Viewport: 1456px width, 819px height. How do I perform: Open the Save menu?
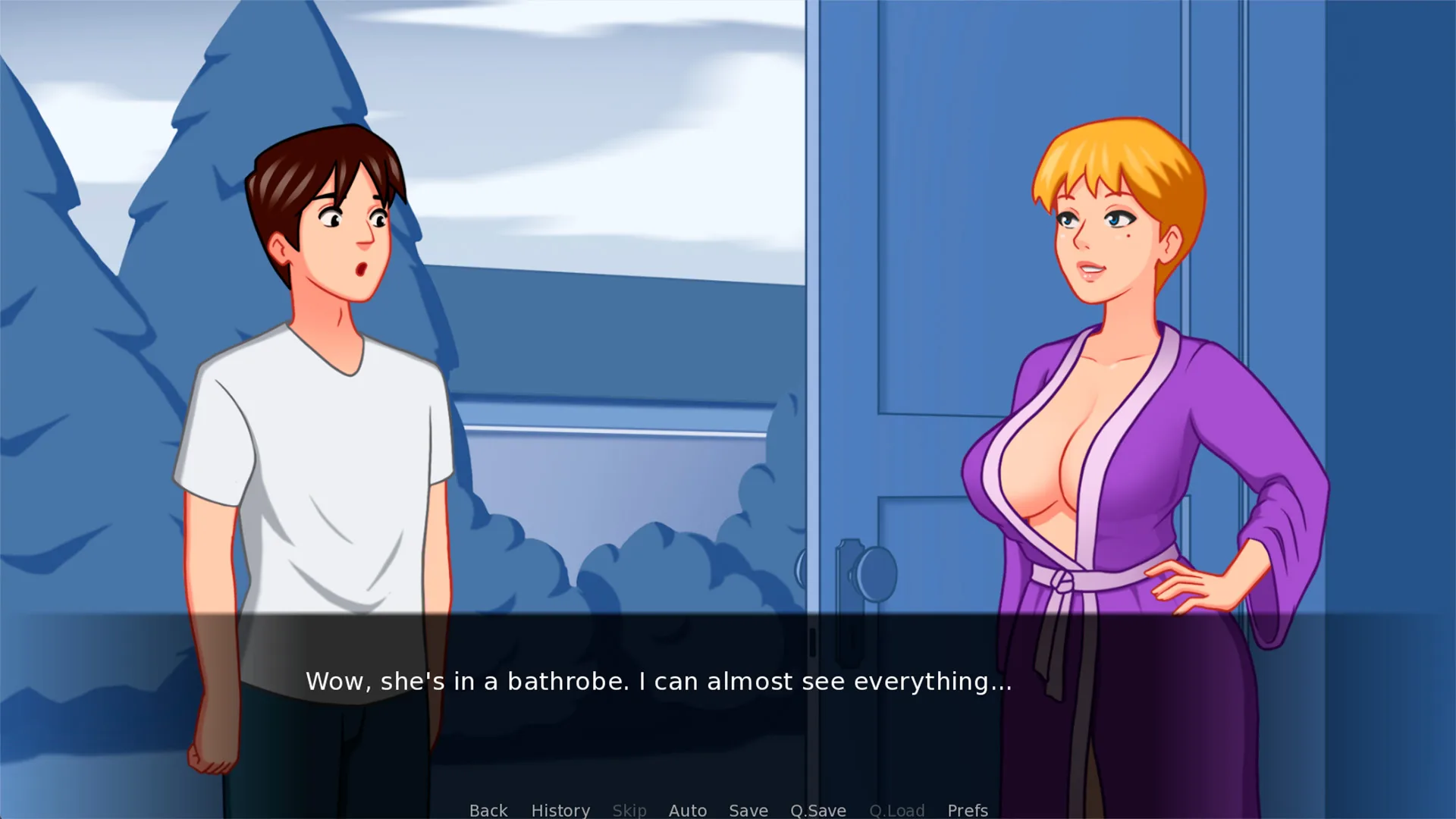(748, 810)
